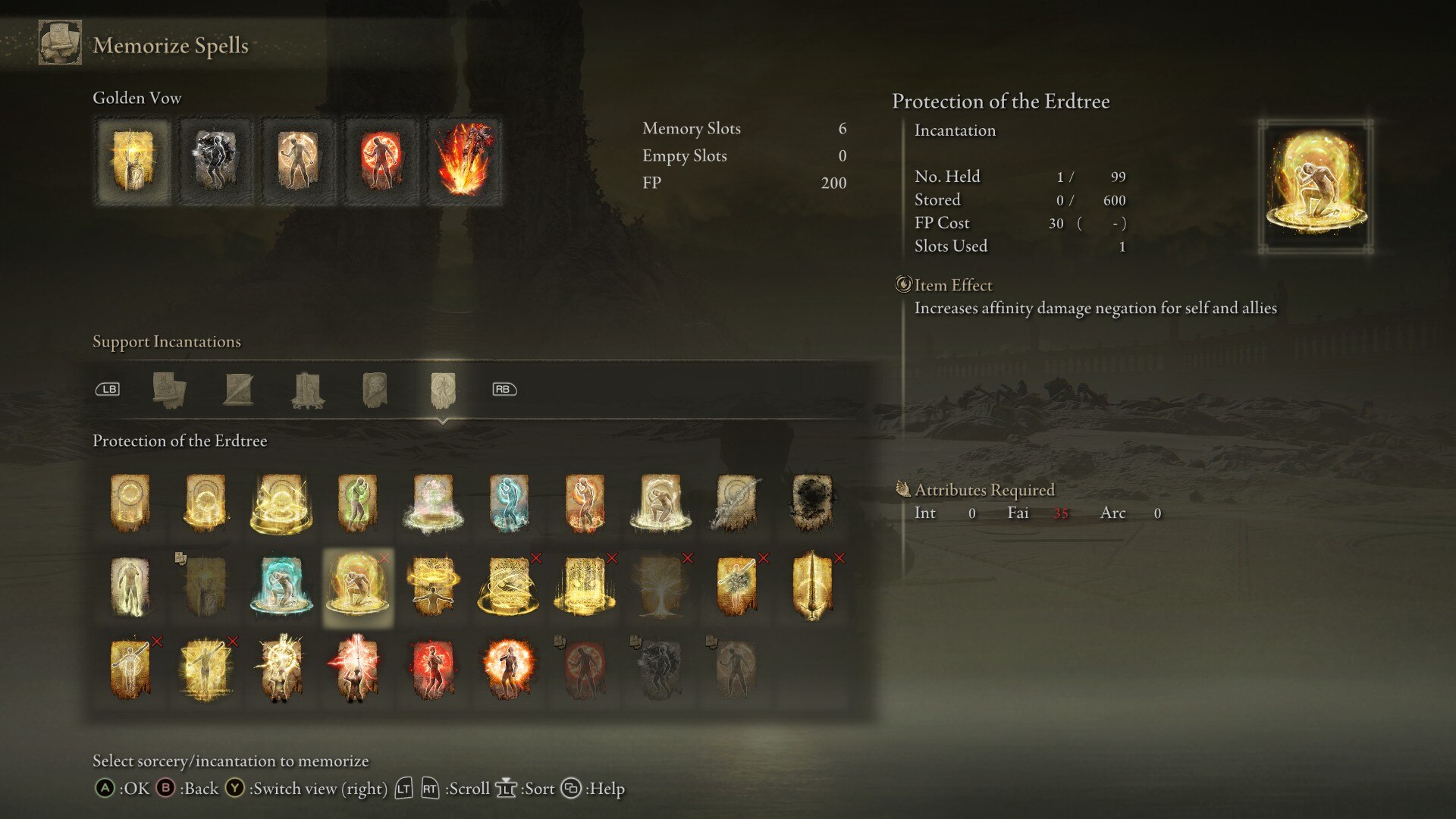Select the black smudged scroll incantation
Image resolution: width=1456 pixels, height=819 pixels.
(812, 502)
